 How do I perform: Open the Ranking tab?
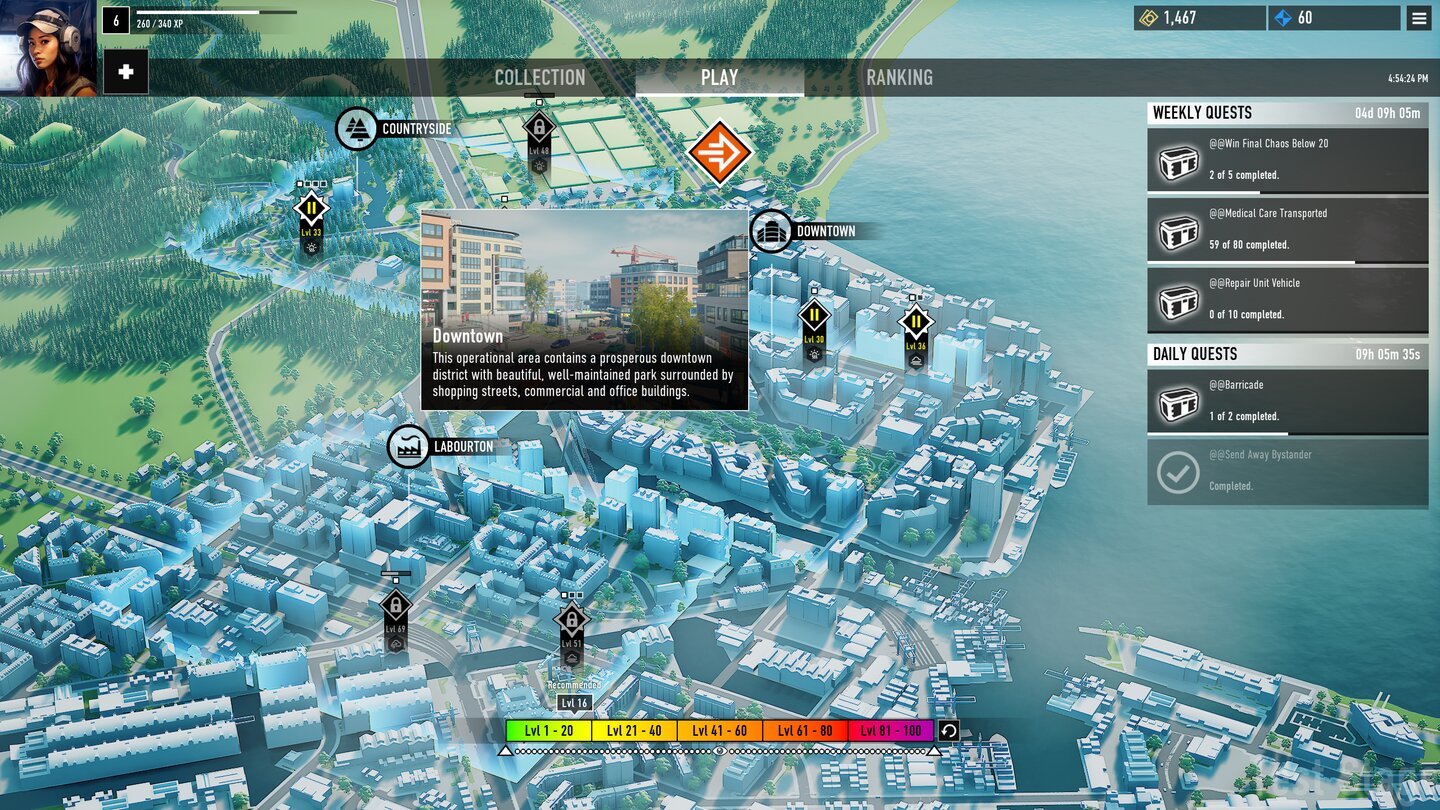click(899, 78)
